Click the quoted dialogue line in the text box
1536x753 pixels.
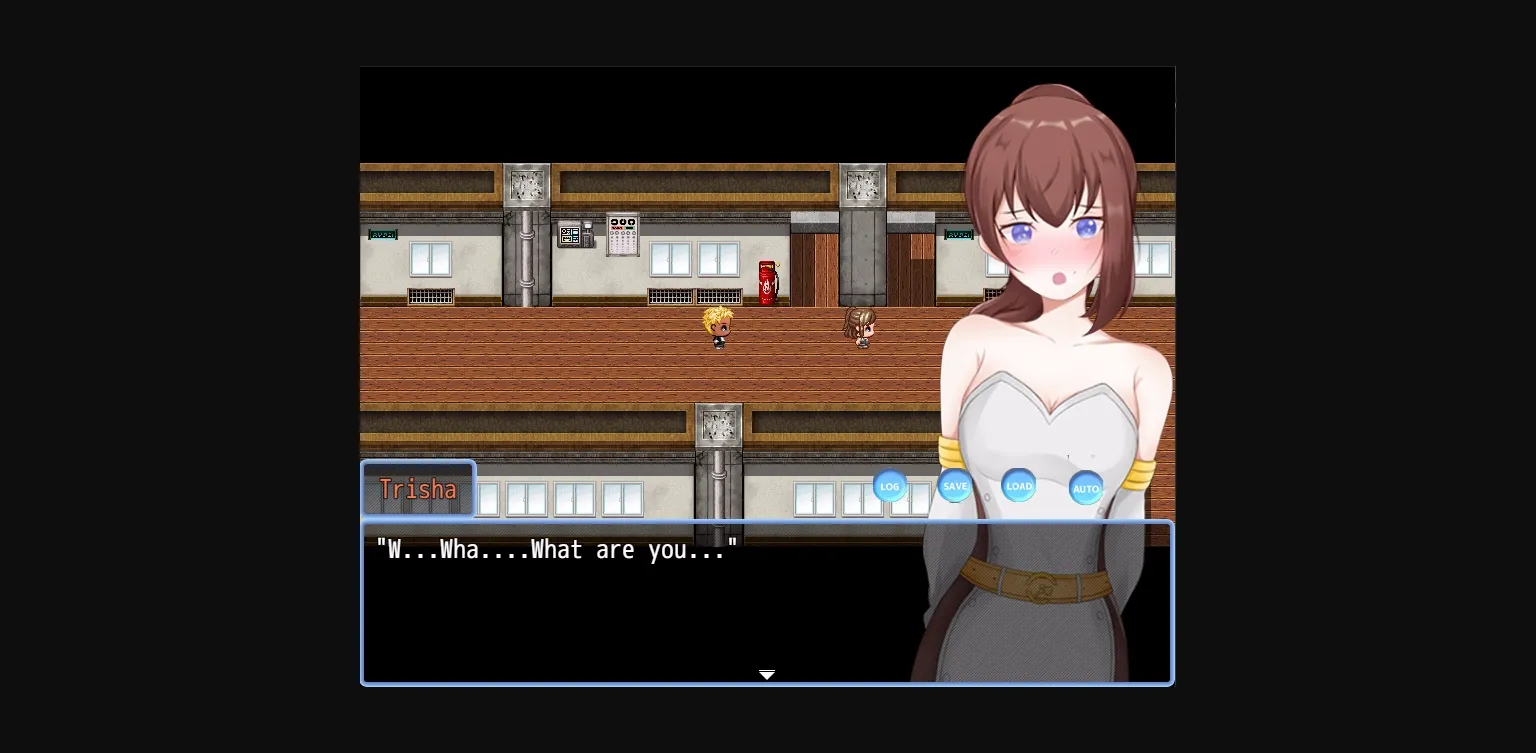556,549
